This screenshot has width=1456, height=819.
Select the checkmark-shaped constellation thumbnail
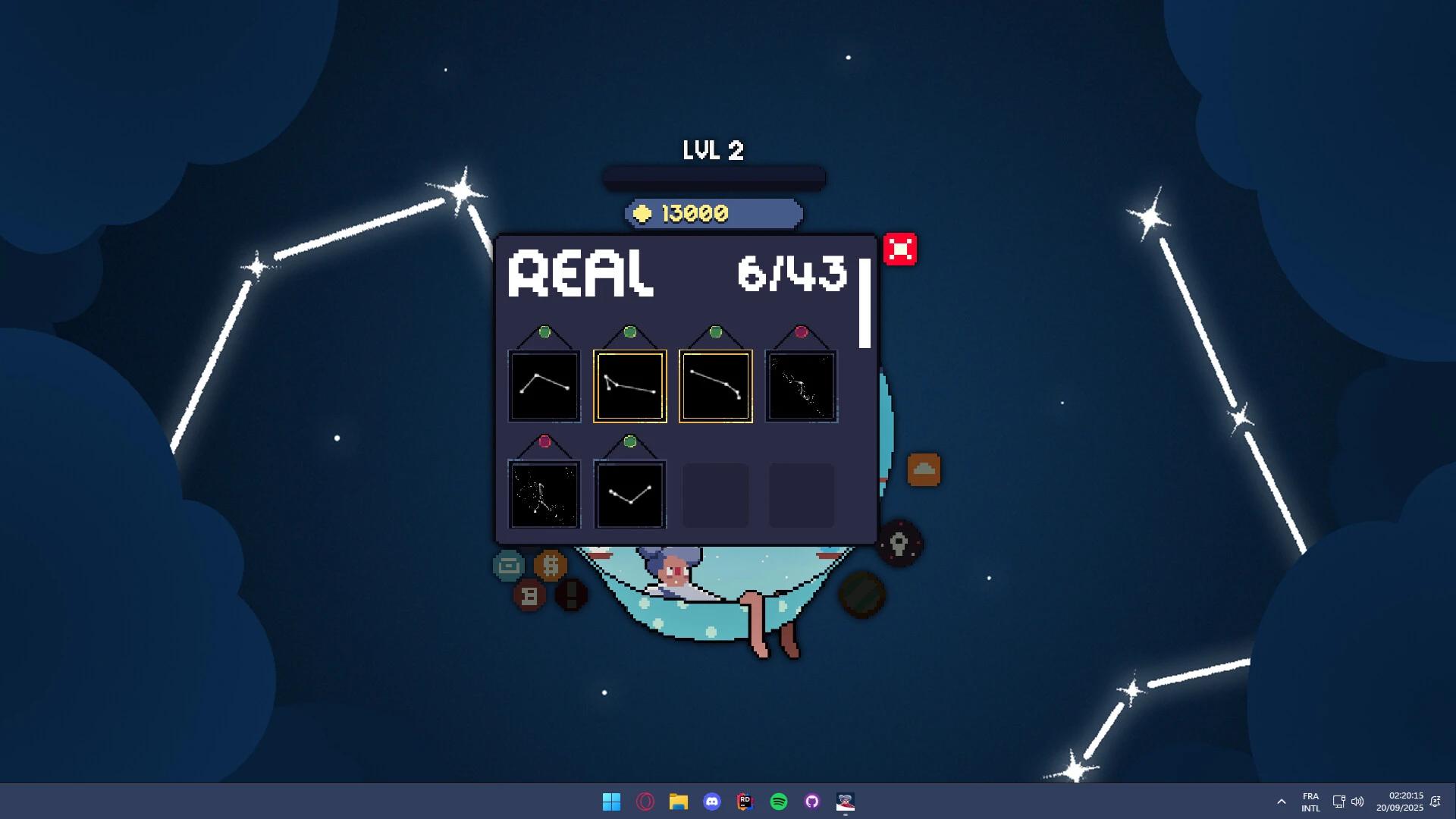point(629,494)
